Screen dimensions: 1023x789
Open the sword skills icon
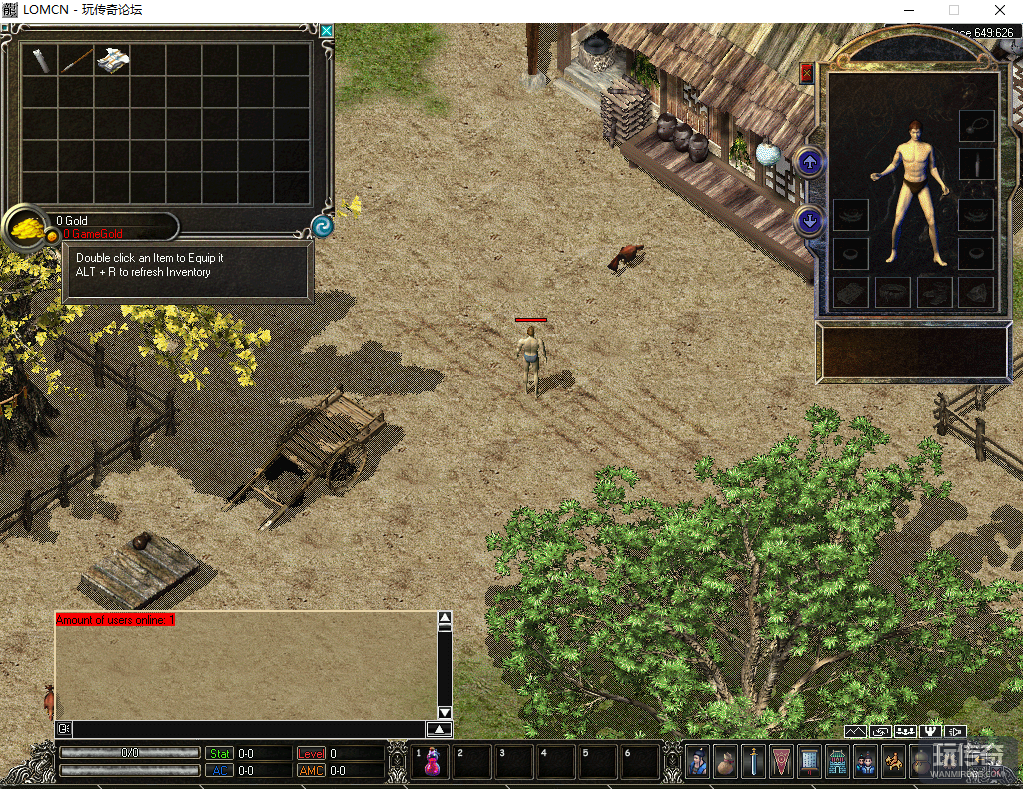754,762
